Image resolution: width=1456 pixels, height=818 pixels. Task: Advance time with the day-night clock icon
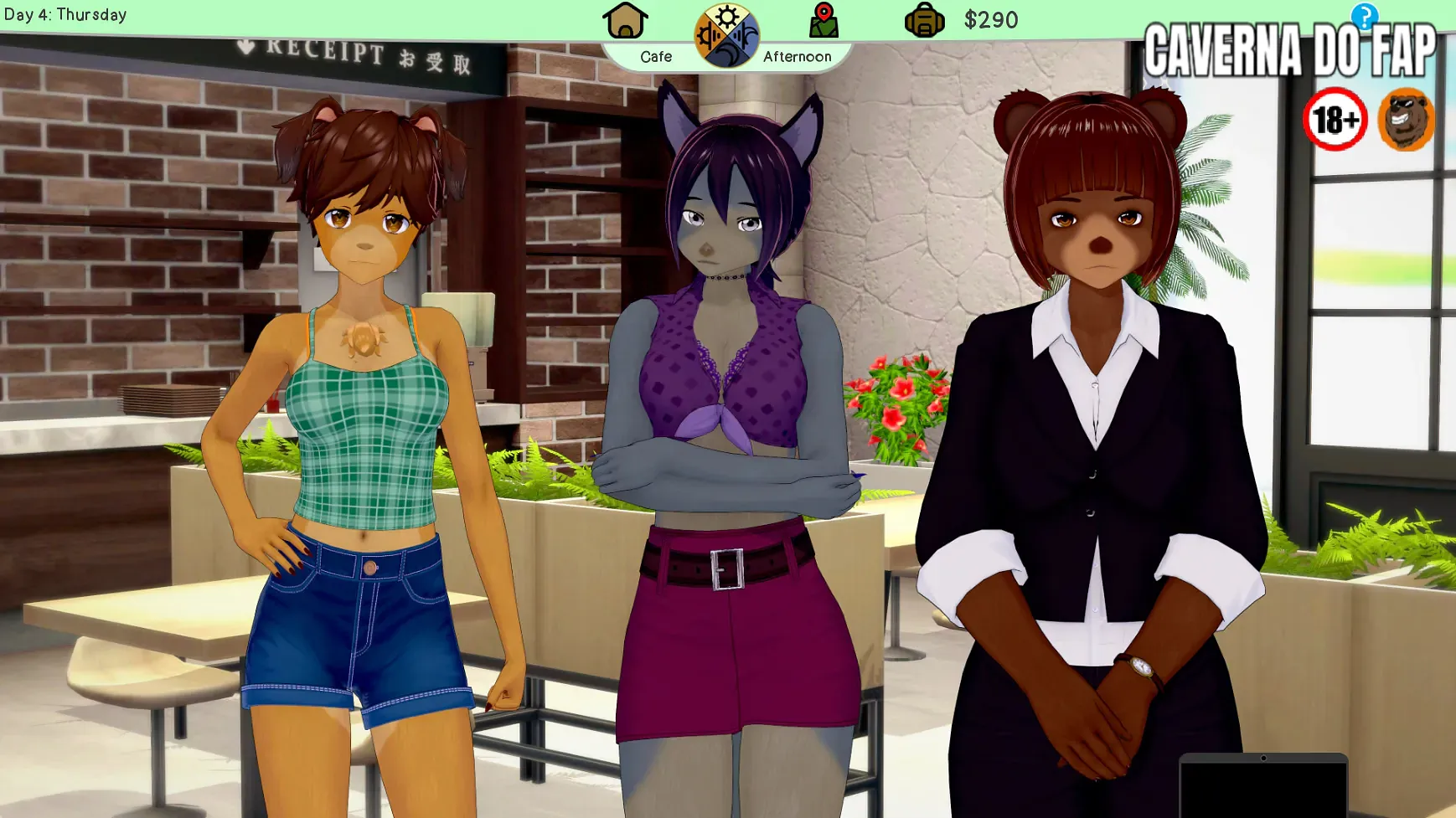point(726,36)
